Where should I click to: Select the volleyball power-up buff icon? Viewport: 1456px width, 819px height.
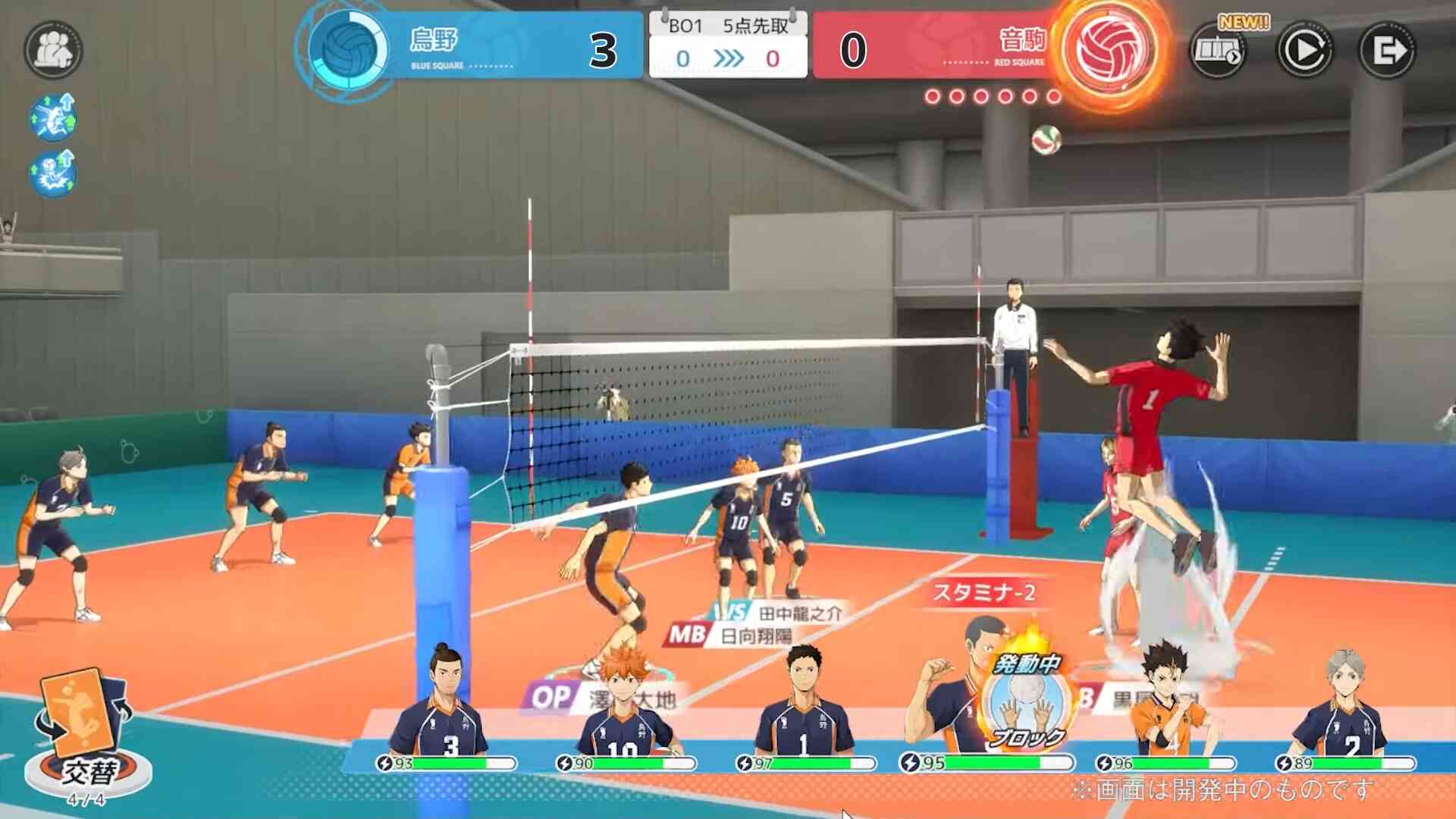[x=53, y=174]
